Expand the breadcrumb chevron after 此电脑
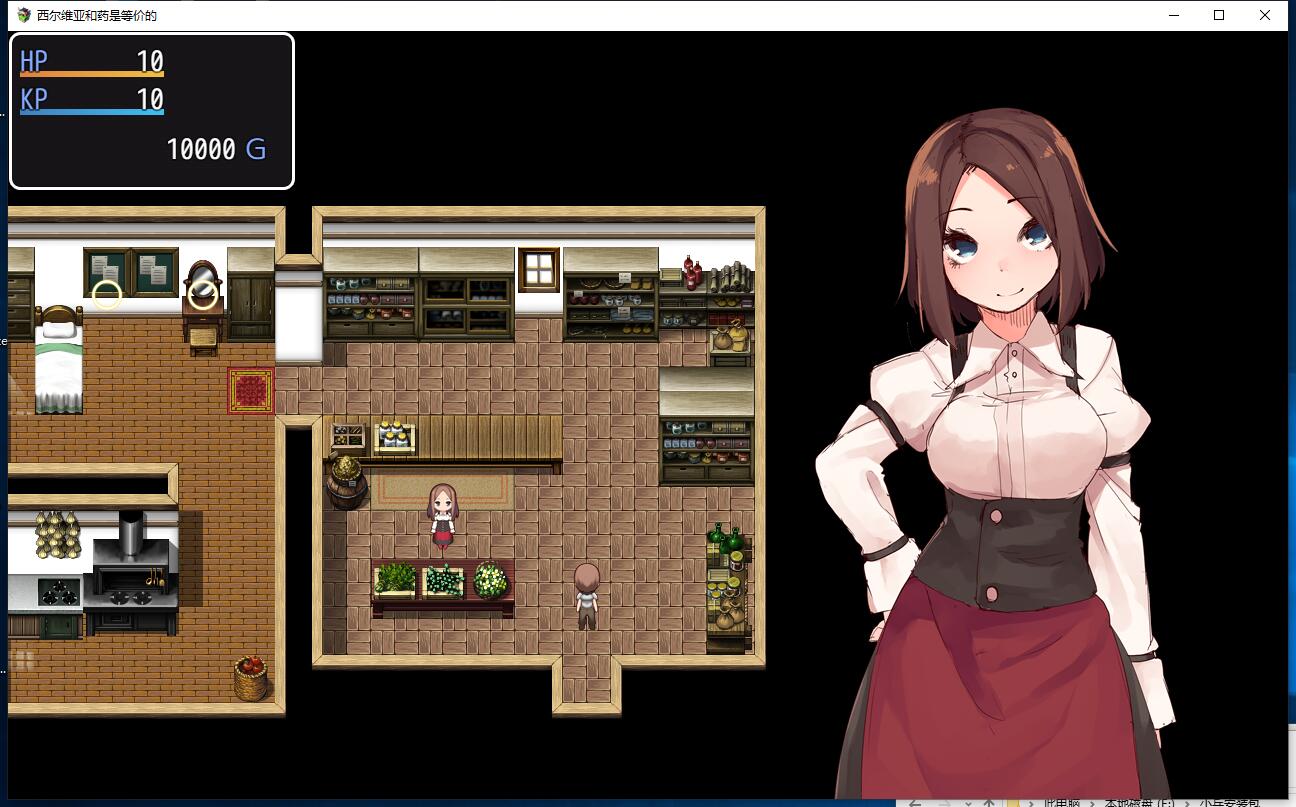 (x=1093, y=802)
